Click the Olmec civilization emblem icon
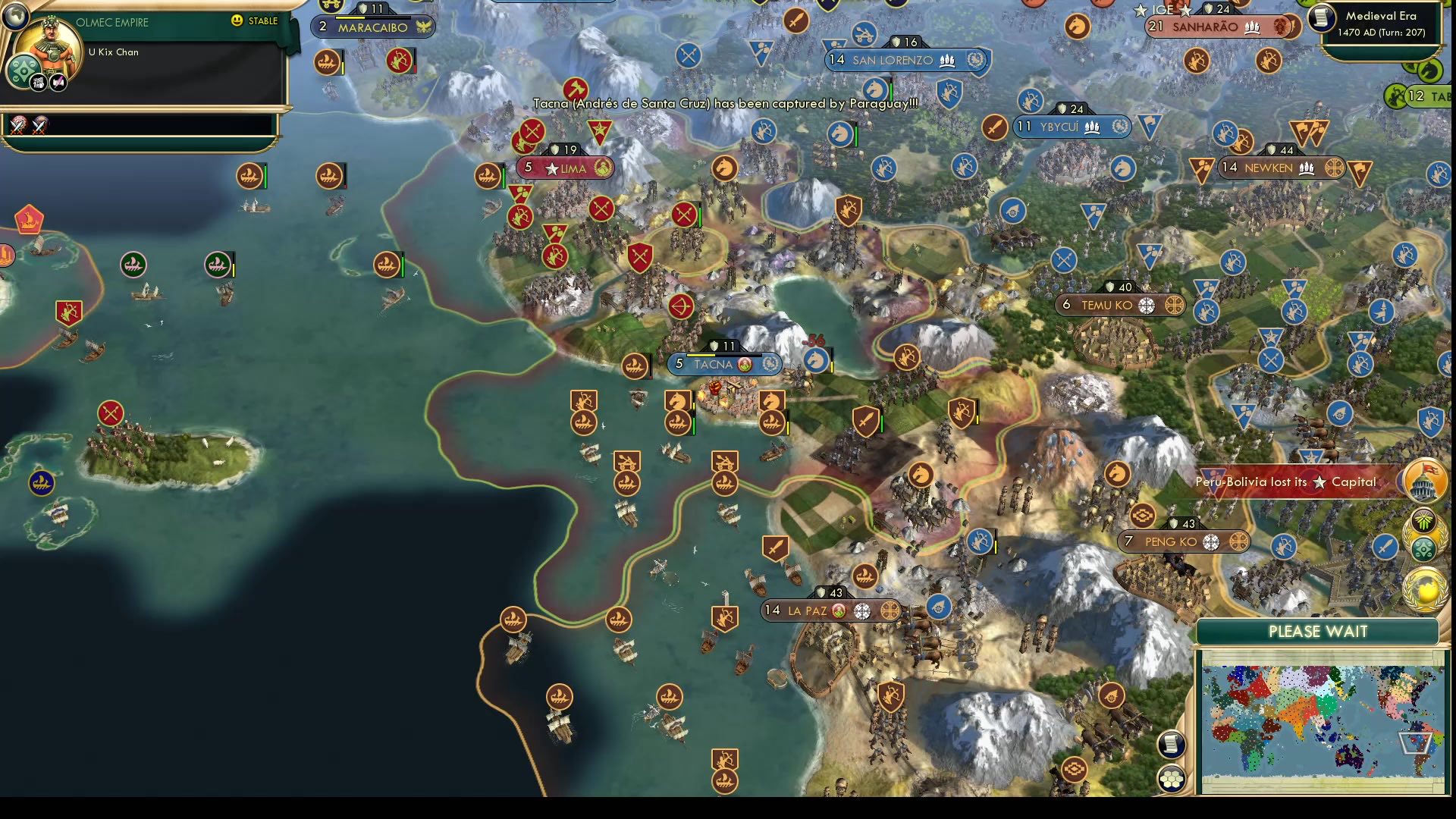Image resolution: width=1456 pixels, height=819 pixels. [23, 72]
